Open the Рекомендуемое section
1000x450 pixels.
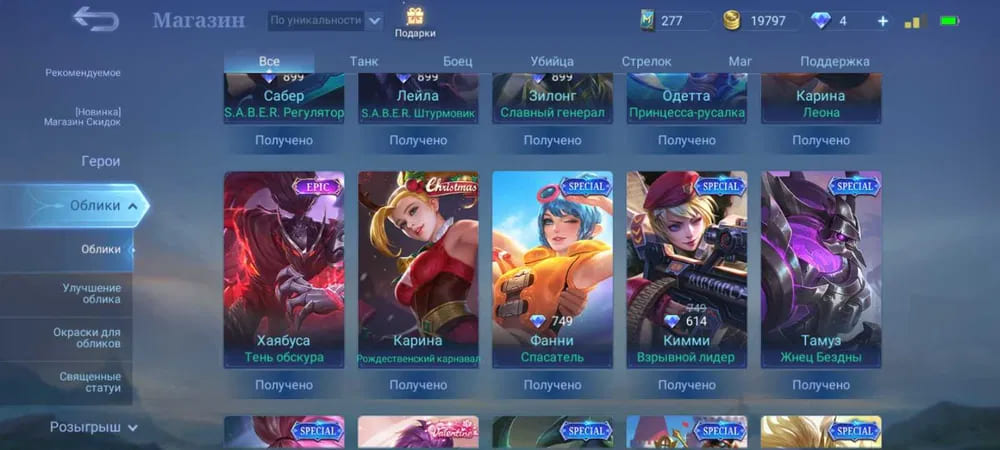click(x=83, y=73)
